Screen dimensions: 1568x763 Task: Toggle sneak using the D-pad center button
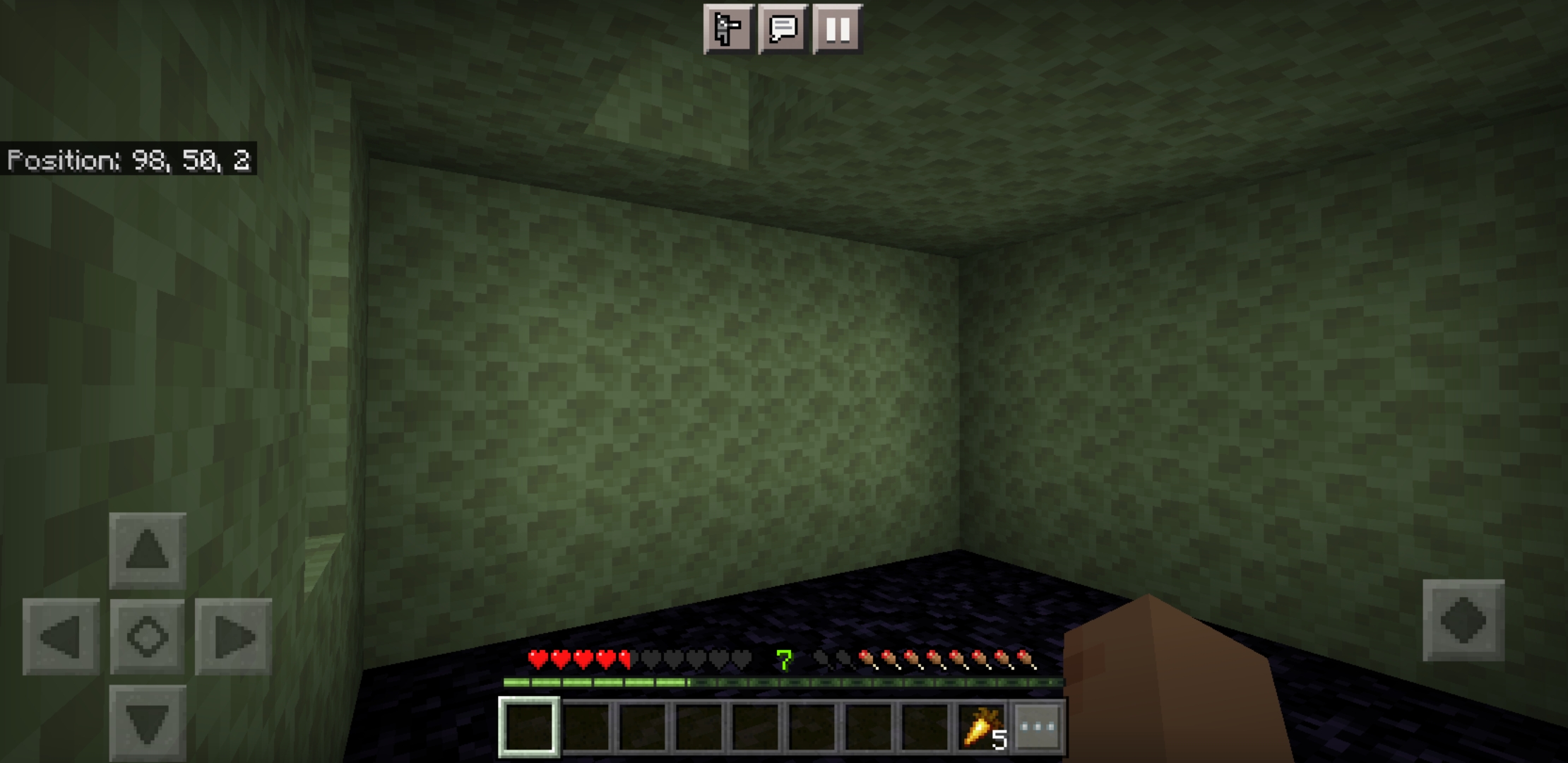tap(146, 638)
